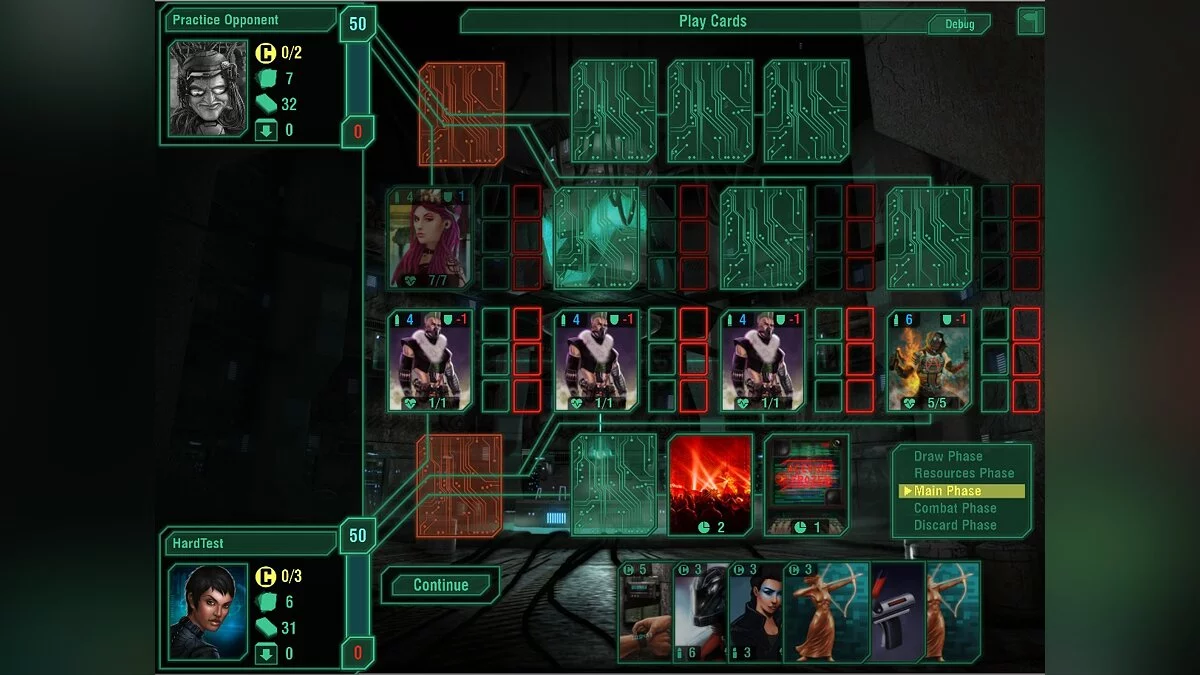Click the Practice Opponent portrait
1200x675 pixels.
pyautogui.click(x=208, y=88)
